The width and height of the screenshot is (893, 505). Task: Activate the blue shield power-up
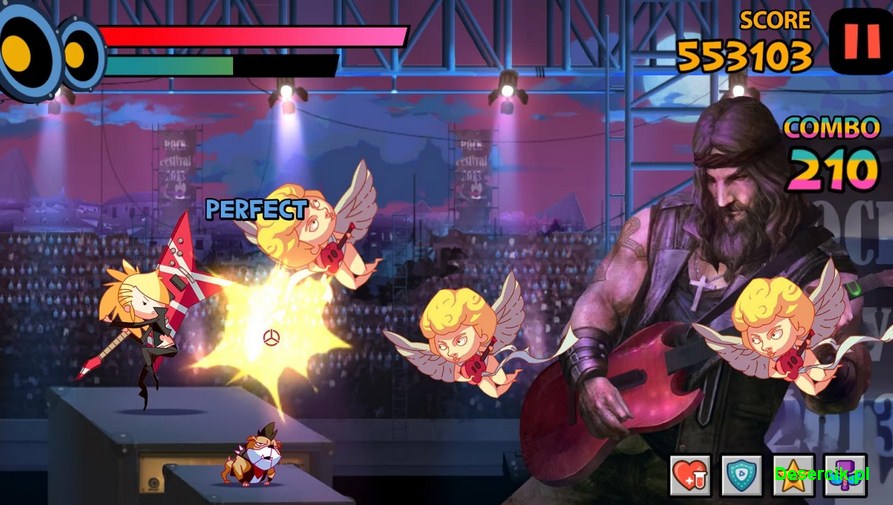[x=742, y=475]
